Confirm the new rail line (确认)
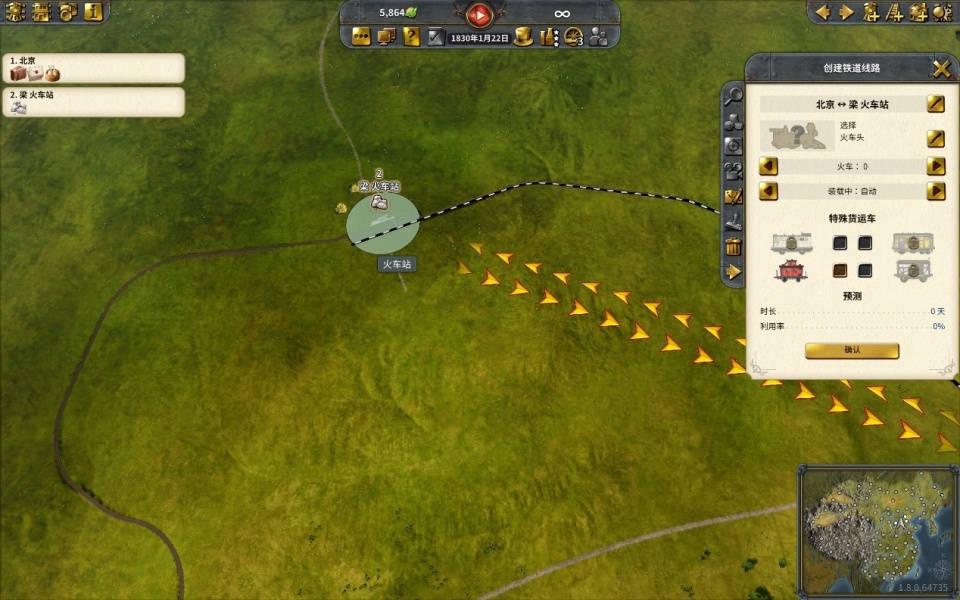The width and height of the screenshot is (960, 600). pyautogui.click(x=852, y=351)
